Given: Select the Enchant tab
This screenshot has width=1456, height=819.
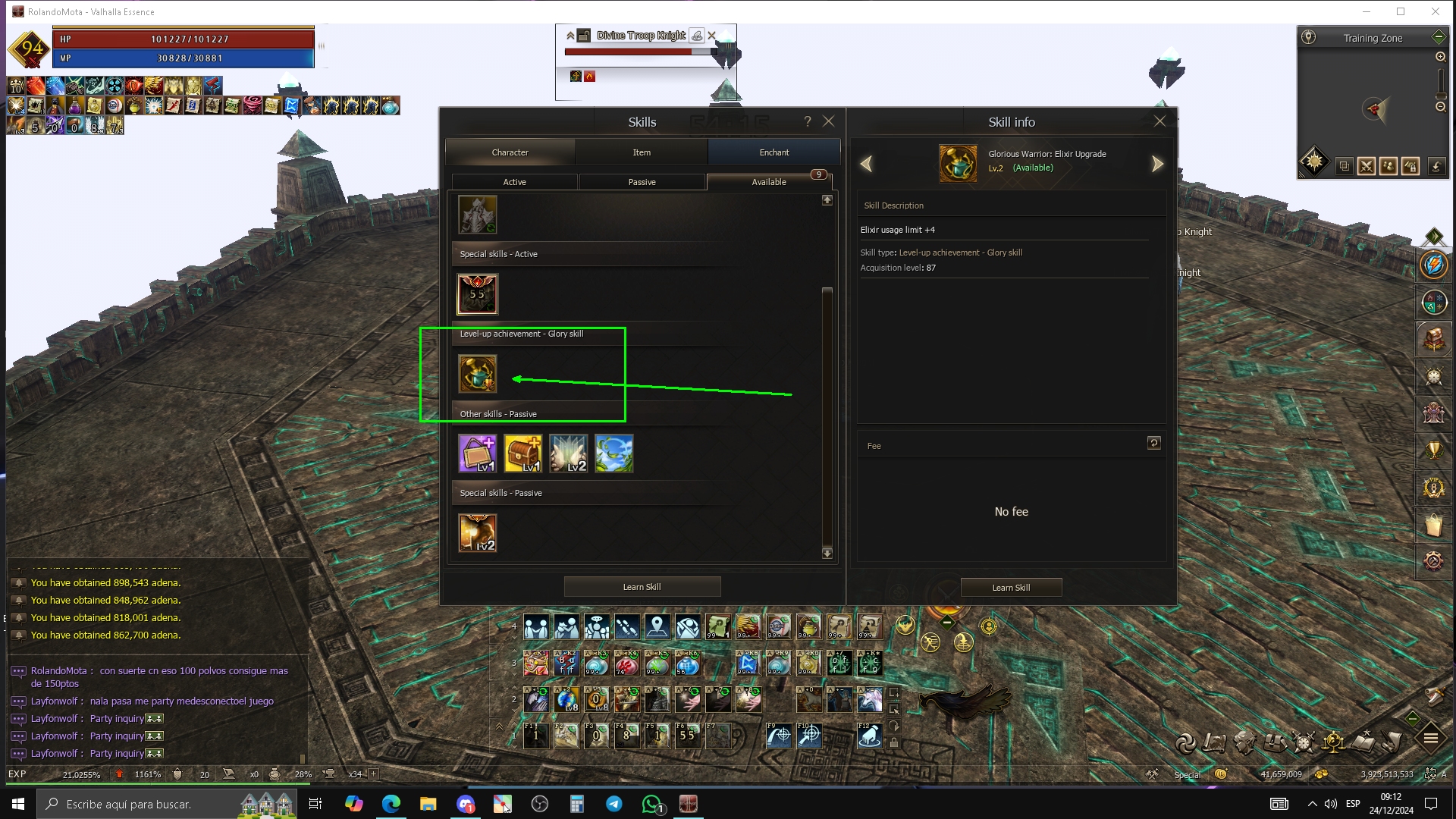Looking at the screenshot, I should (x=773, y=152).
